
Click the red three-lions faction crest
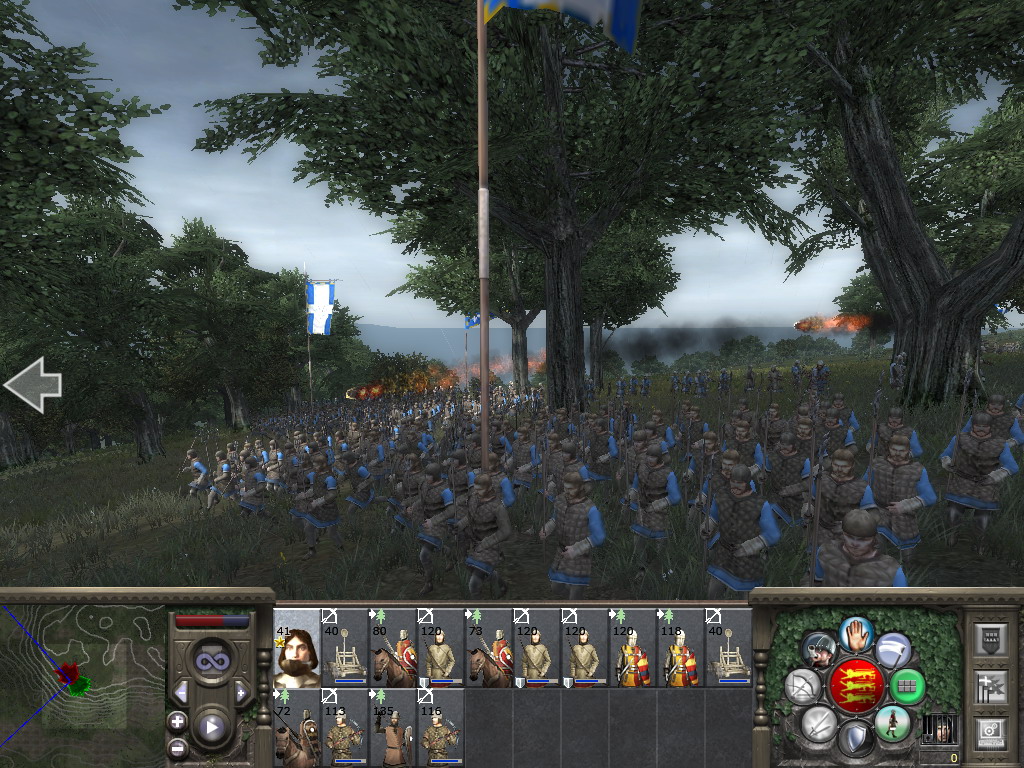pos(855,686)
